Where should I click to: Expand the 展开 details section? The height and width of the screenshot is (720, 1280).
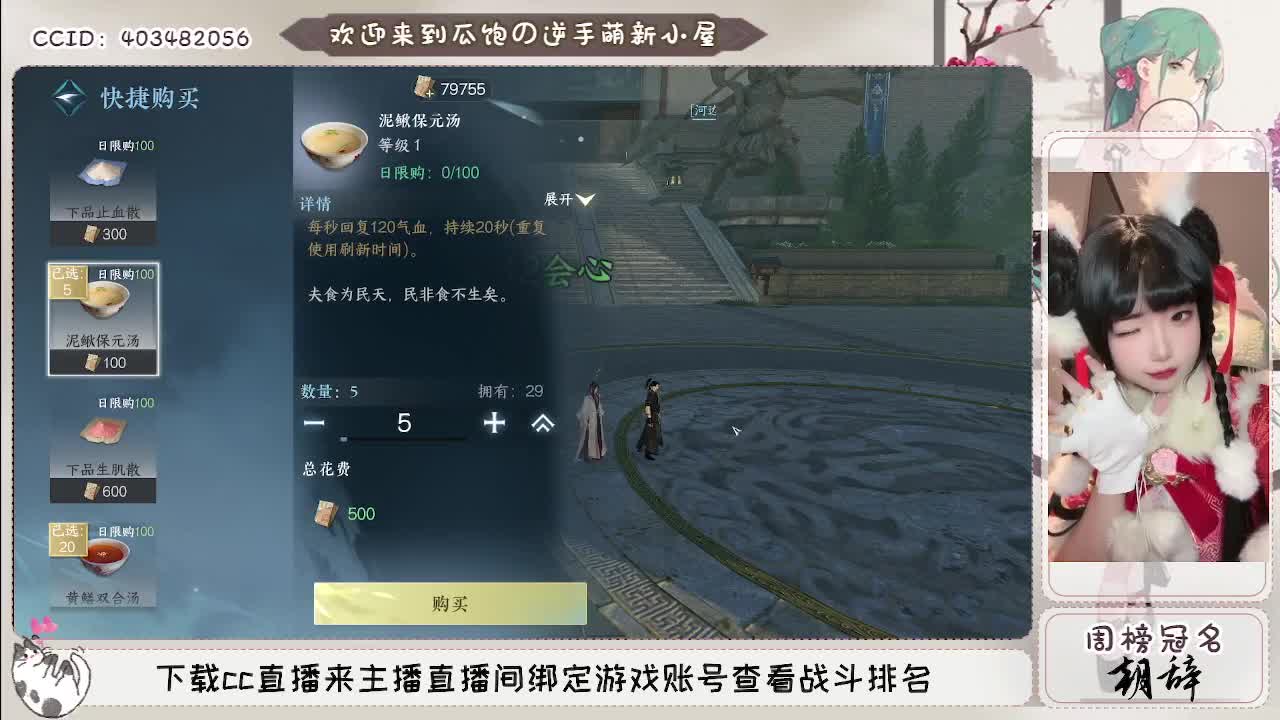point(570,200)
